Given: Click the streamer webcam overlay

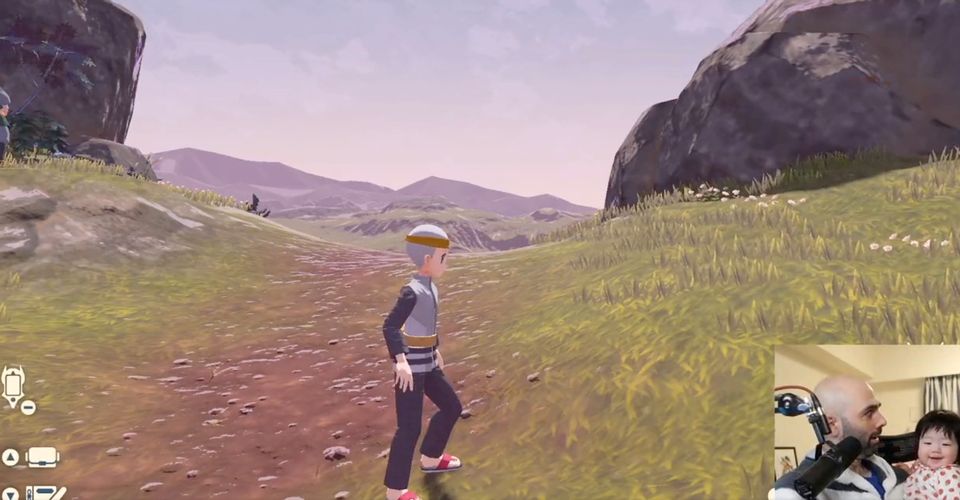Looking at the screenshot, I should (x=866, y=422).
